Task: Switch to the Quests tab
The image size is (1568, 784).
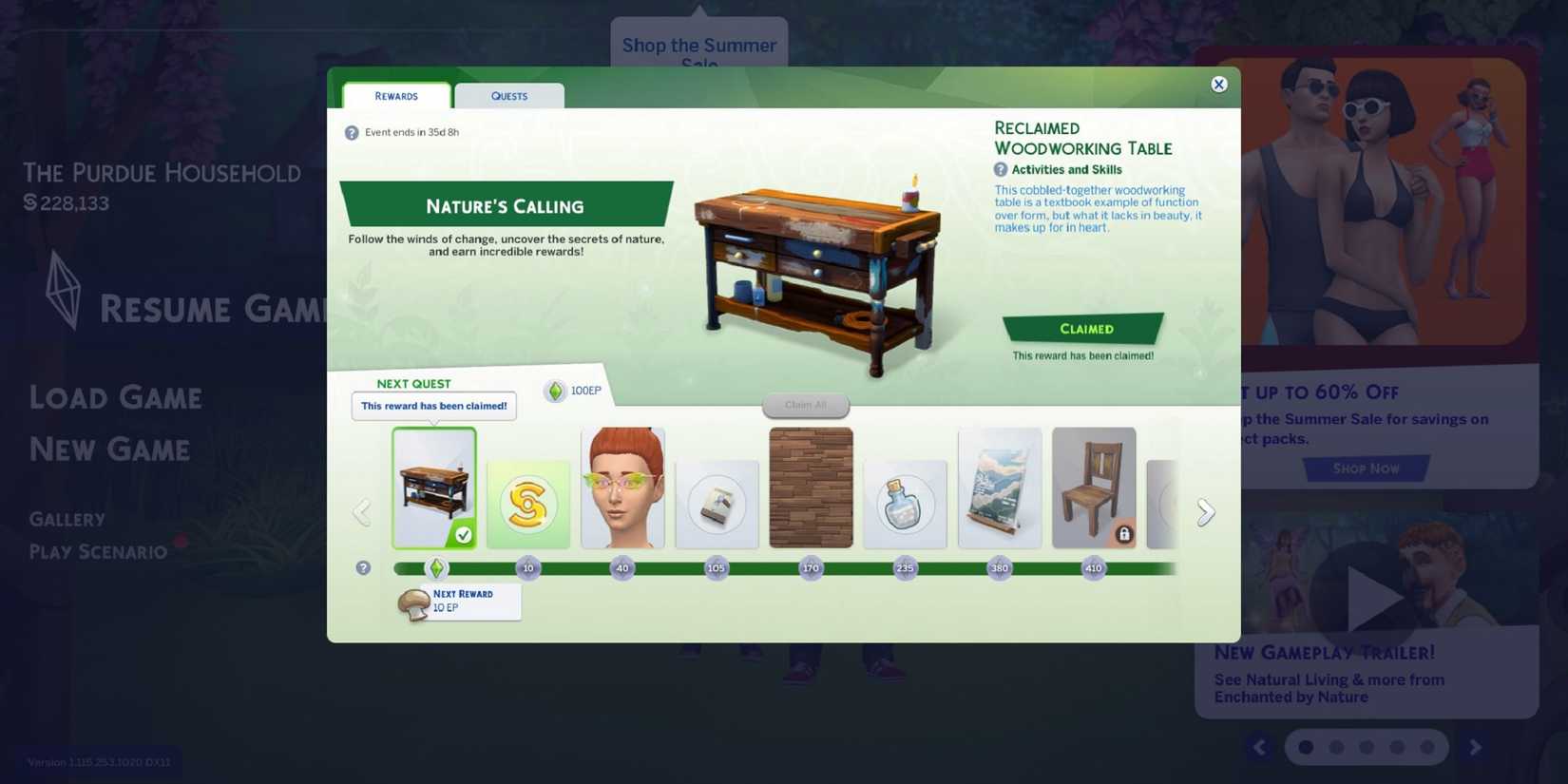Action: point(509,95)
